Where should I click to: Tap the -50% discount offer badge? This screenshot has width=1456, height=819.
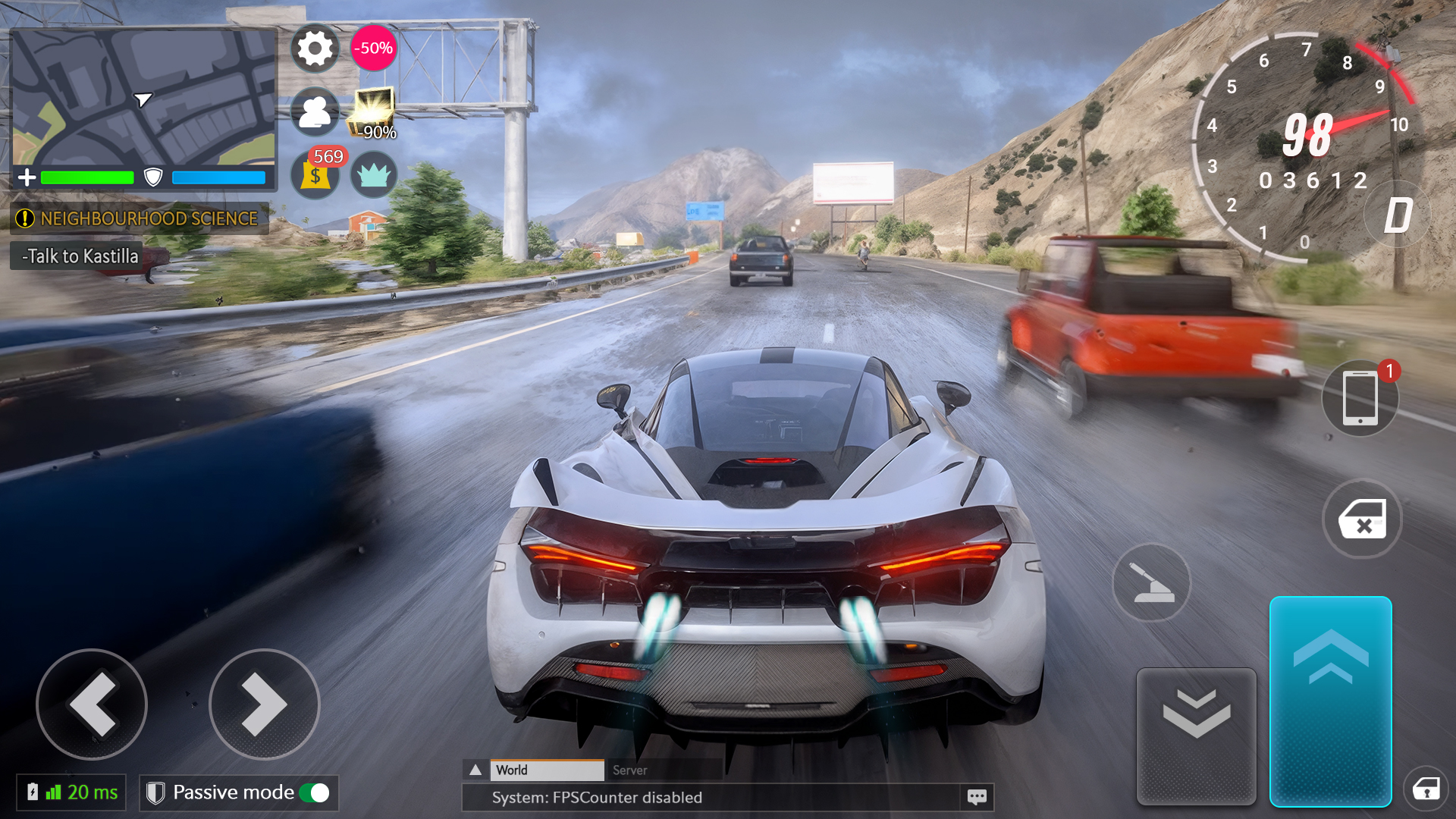[373, 49]
